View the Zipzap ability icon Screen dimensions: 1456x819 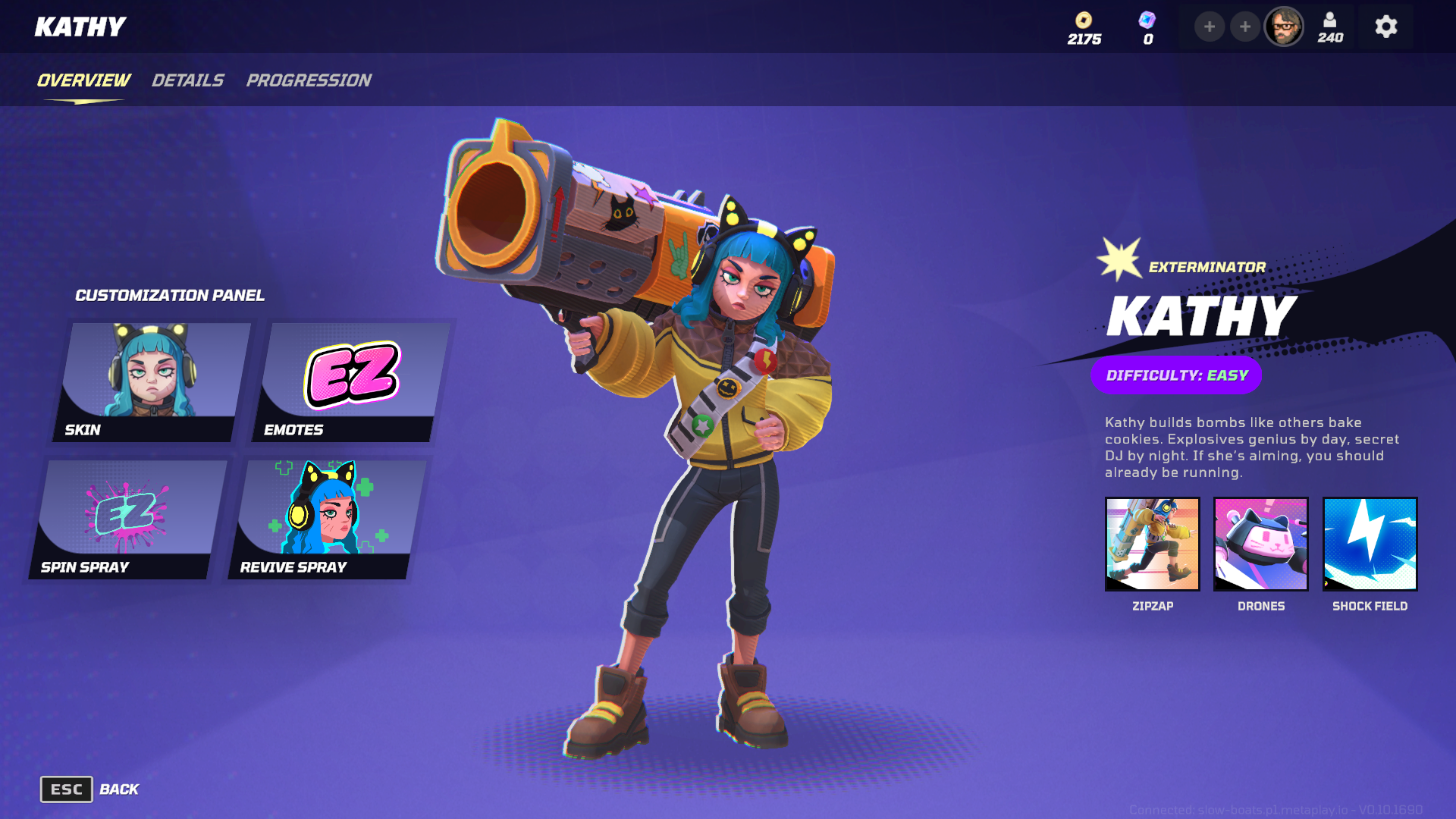1152,544
